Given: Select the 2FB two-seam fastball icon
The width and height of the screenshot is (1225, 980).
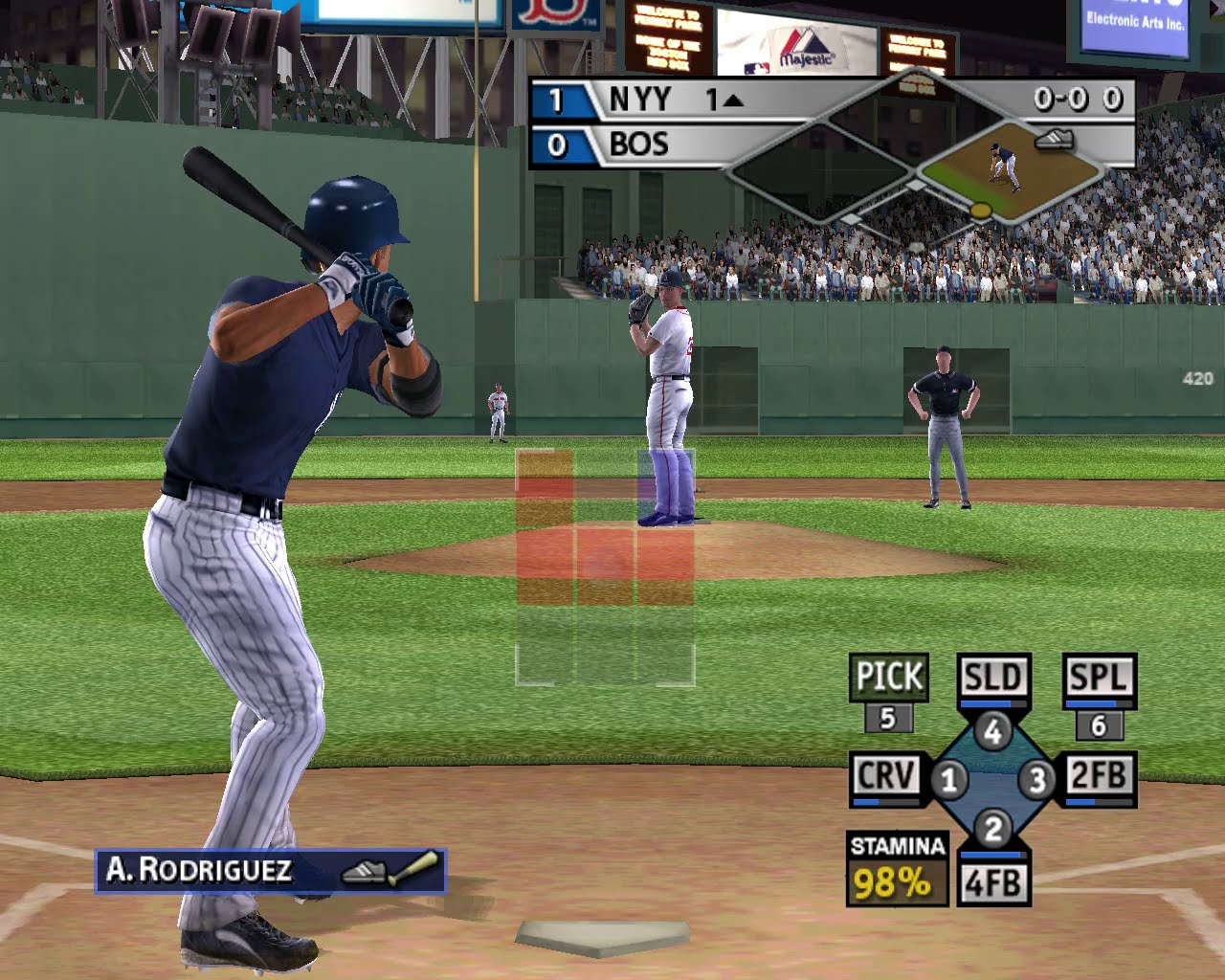Looking at the screenshot, I should [1102, 775].
